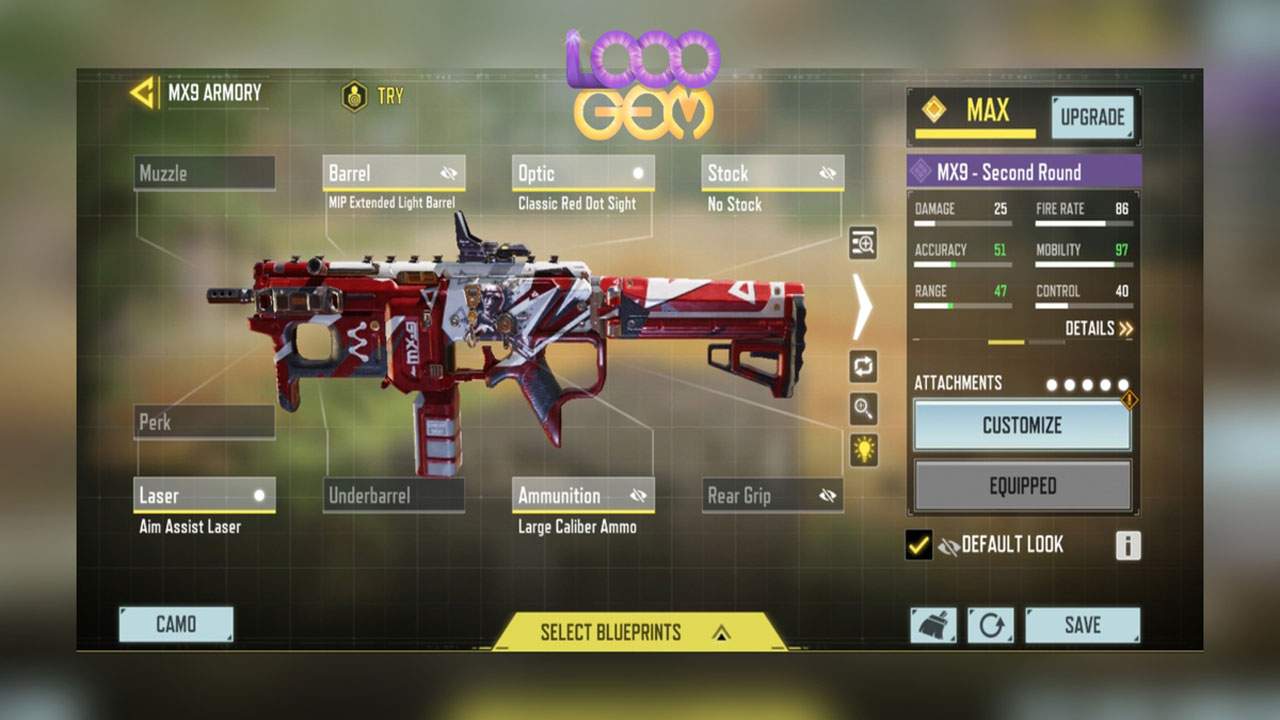The width and height of the screenshot is (1280, 720).
Task: Open the Muzzle attachment slot
Action: click(204, 173)
